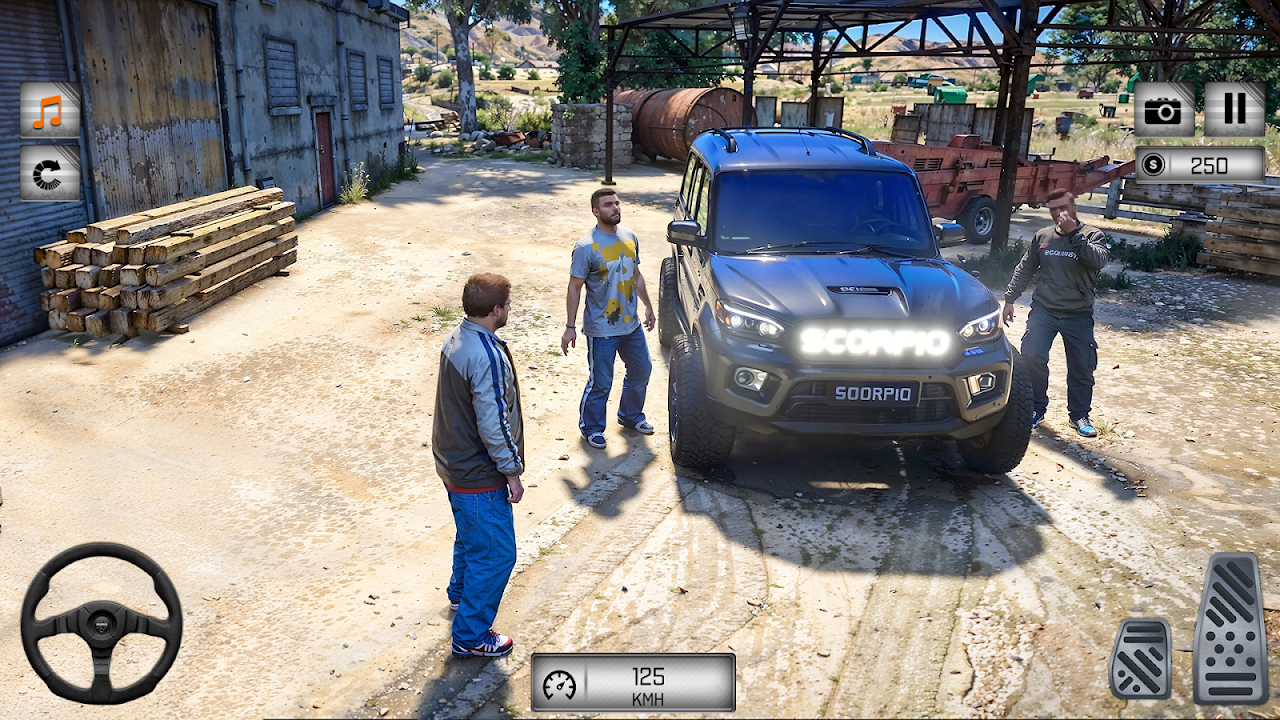Open the camera view button
The height and width of the screenshot is (720, 1280).
[x=1164, y=110]
